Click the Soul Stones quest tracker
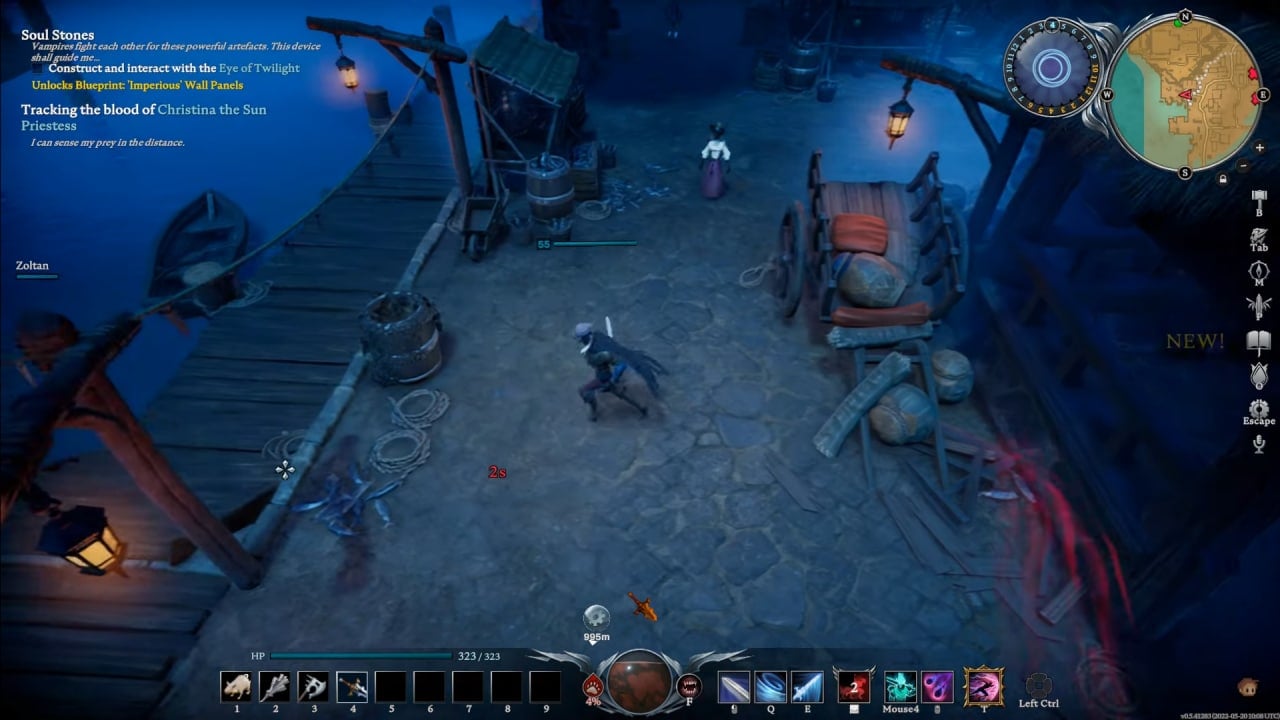Screen dimensions: 1280x720 (58, 35)
